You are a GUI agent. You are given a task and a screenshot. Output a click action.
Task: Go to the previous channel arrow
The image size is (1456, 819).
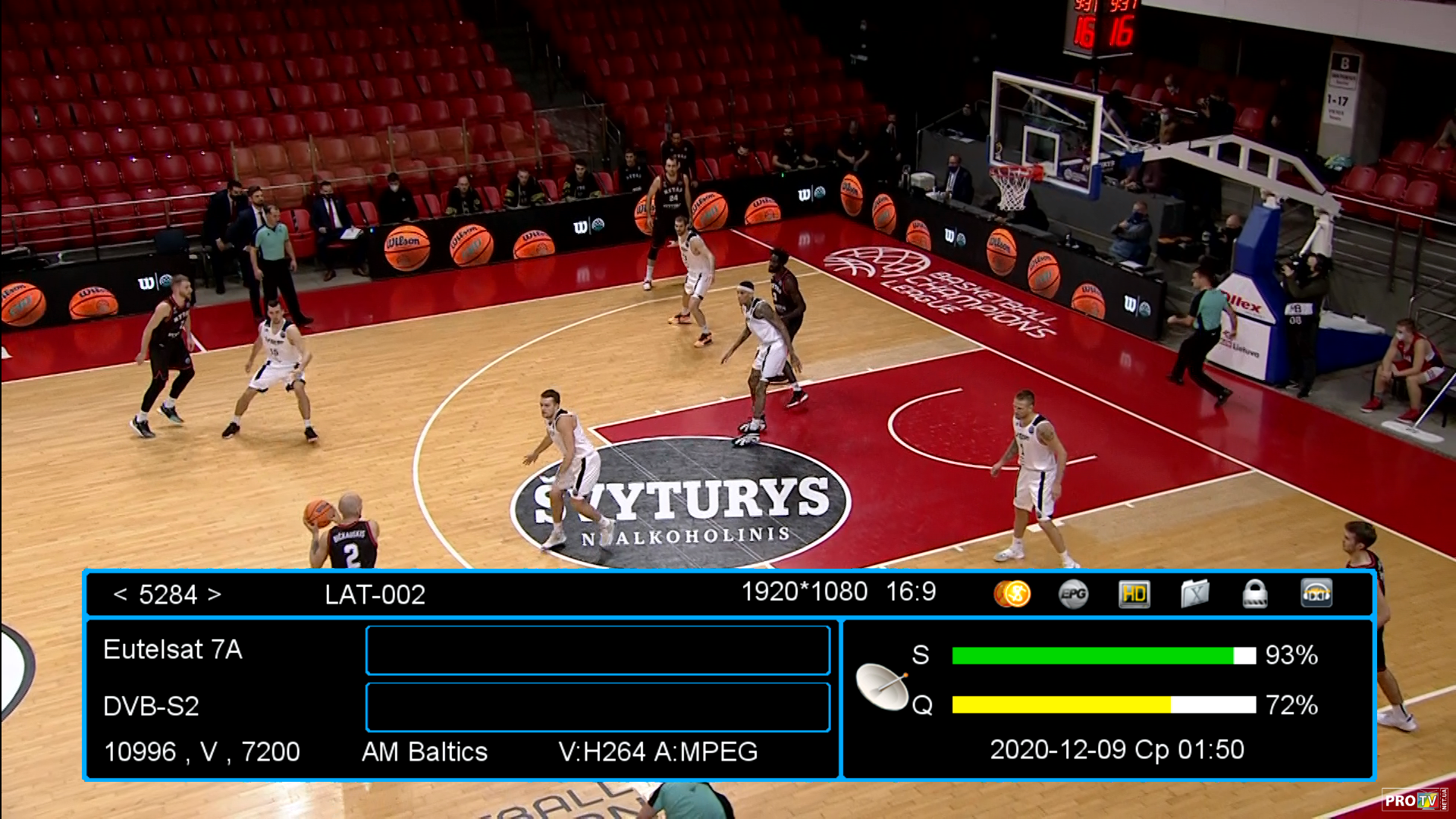click(x=120, y=595)
